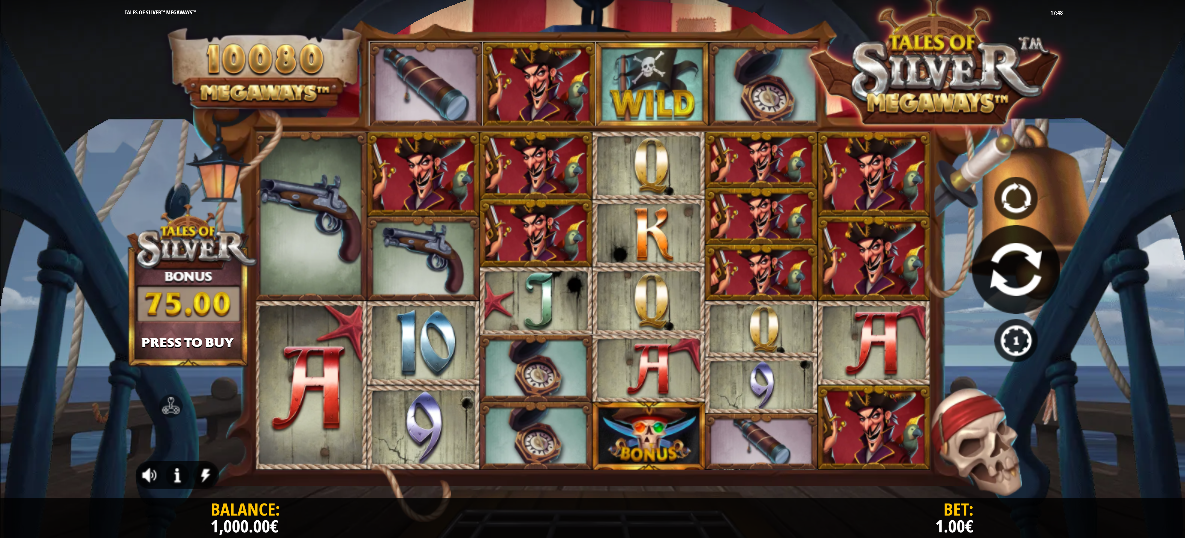
Task: Open the game info paytable
Action: [x=177, y=475]
